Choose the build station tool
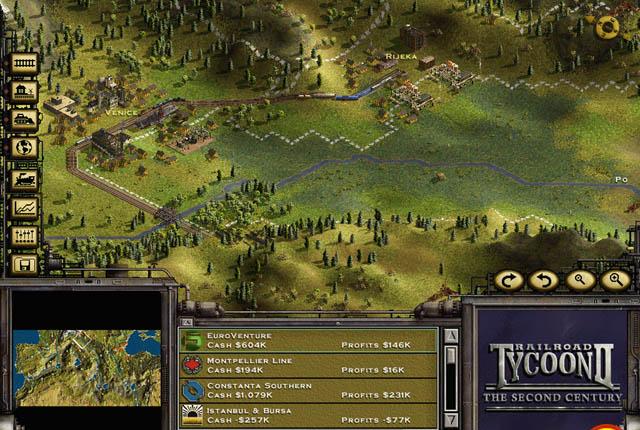This screenshot has width=640, height=430. [24, 91]
